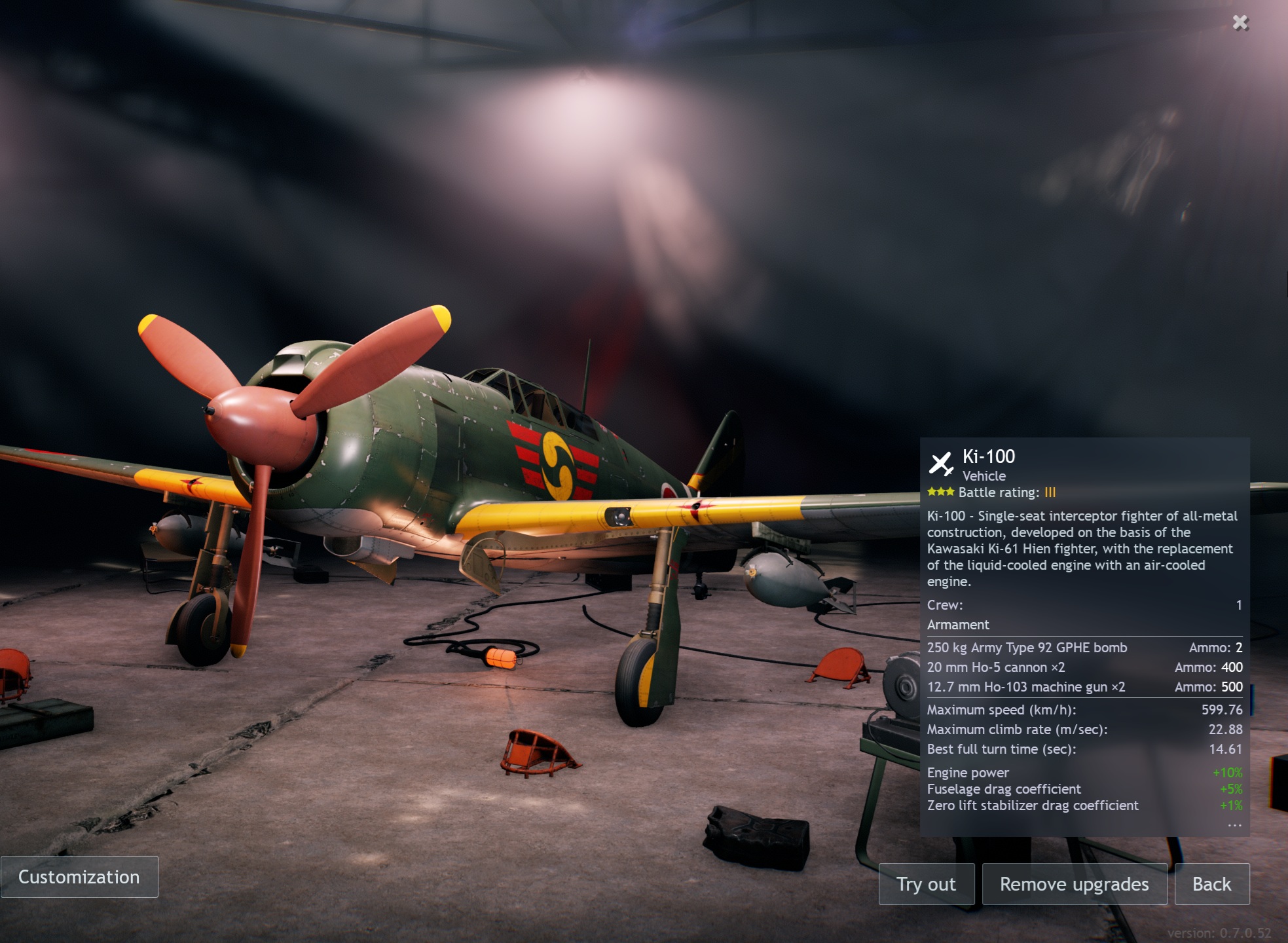
Task: Expand the stats list via the ellipsis
Action: pyautogui.click(x=1234, y=825)
